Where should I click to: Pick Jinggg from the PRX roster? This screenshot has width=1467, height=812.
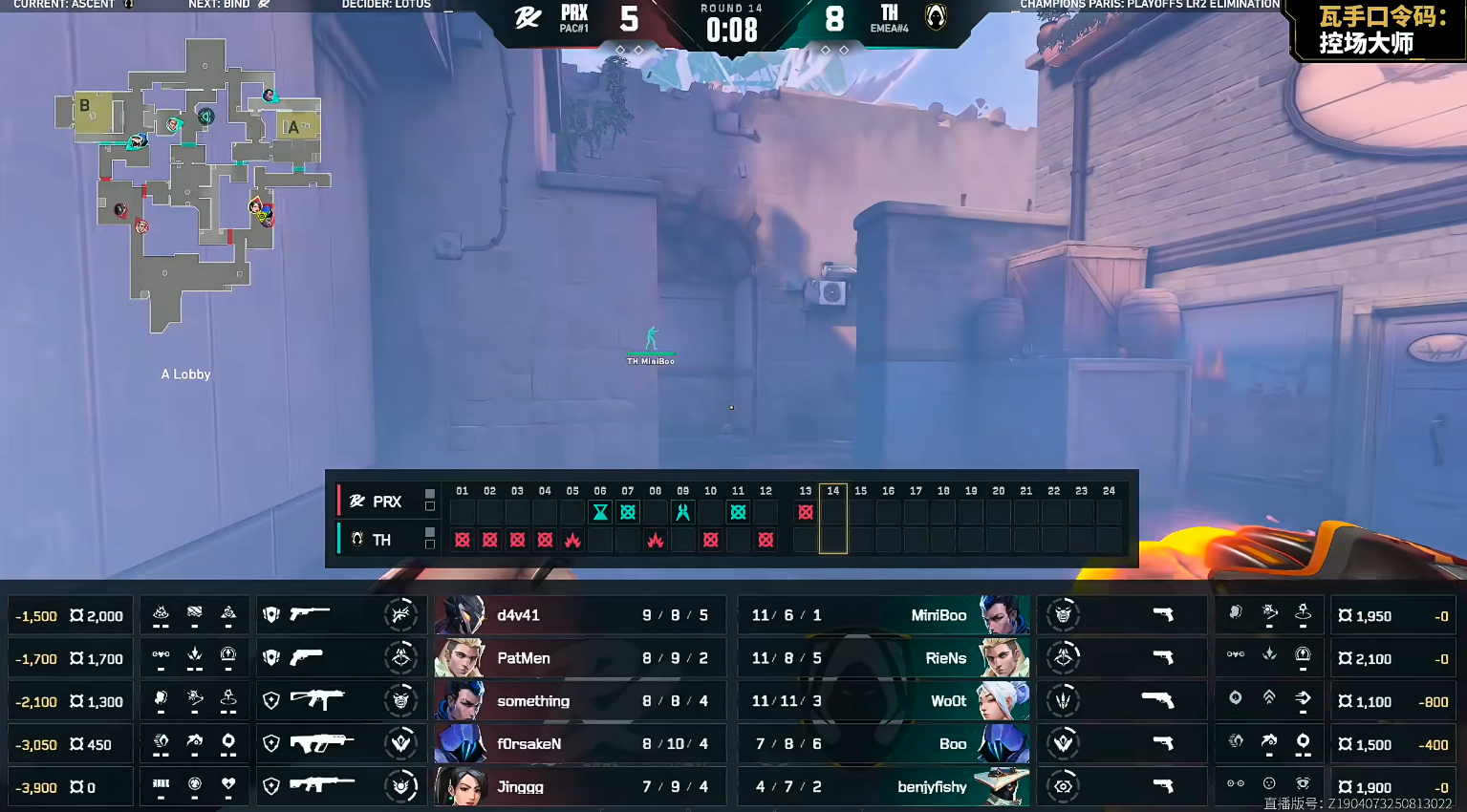click(580, 787)
